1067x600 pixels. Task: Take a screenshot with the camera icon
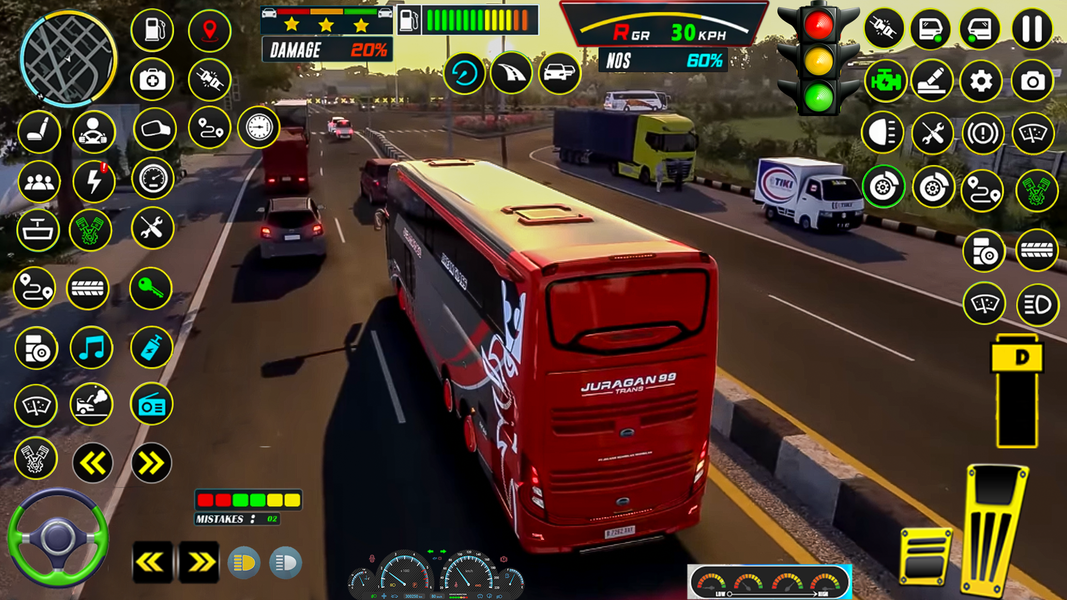pyautogui.click(x=1032, y=80)
